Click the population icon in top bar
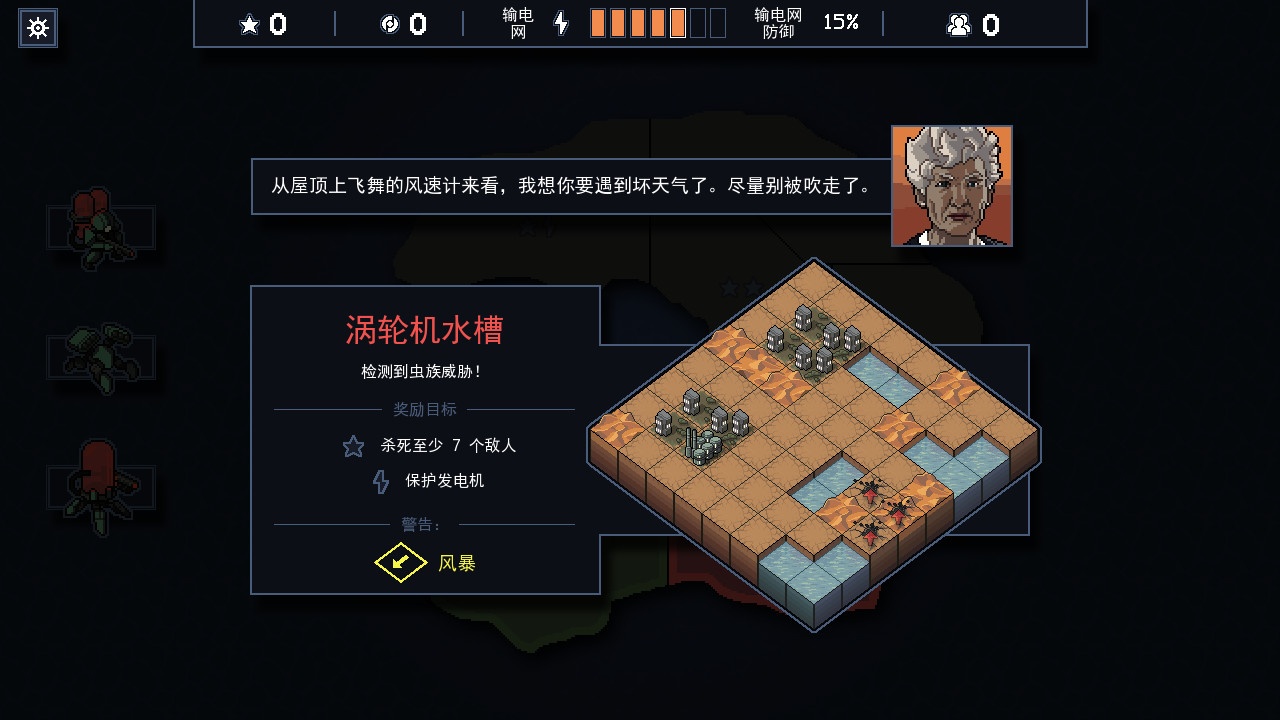This screenshot has width=1280, height=720. (x=959, y=24)
